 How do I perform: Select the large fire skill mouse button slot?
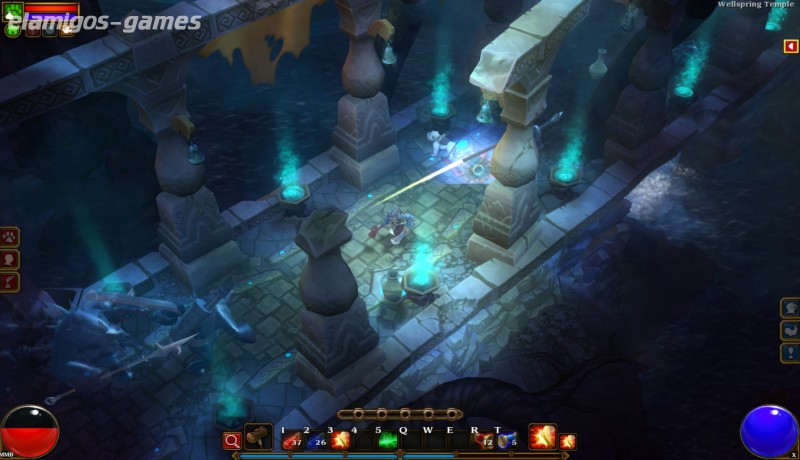click(x=542, y=437)
